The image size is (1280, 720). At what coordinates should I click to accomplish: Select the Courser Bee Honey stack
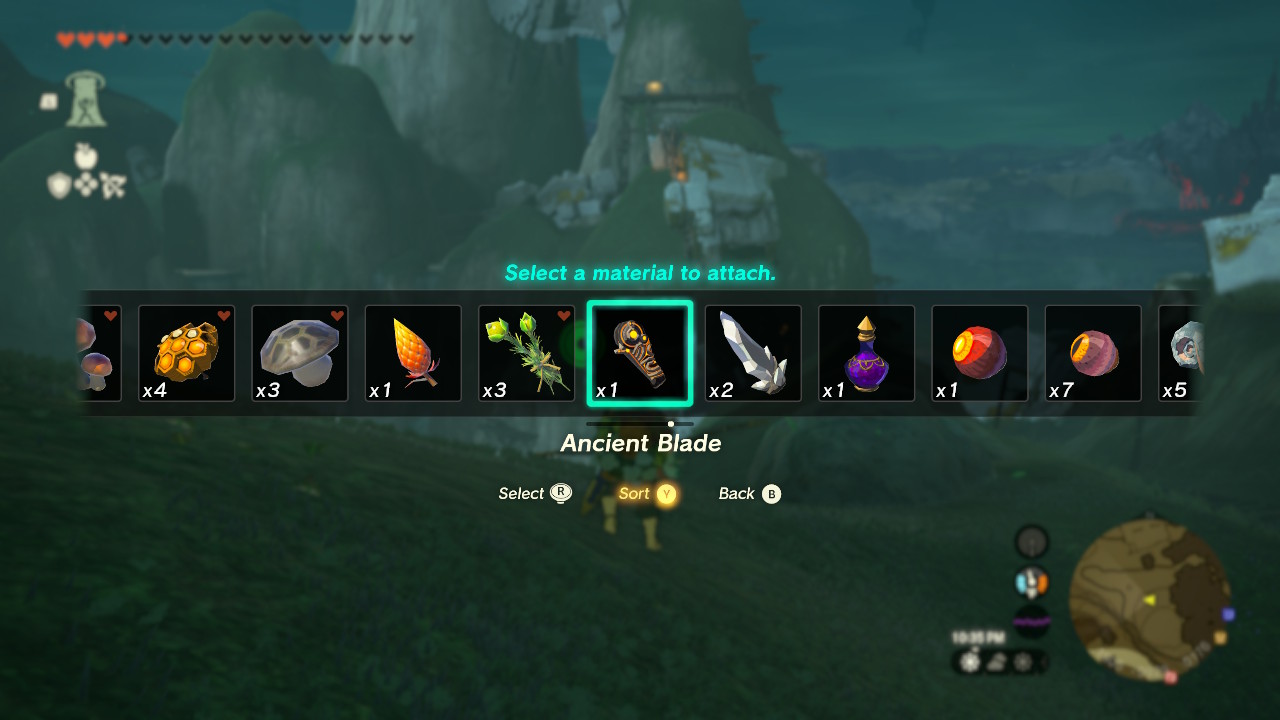tap(186, 353)
